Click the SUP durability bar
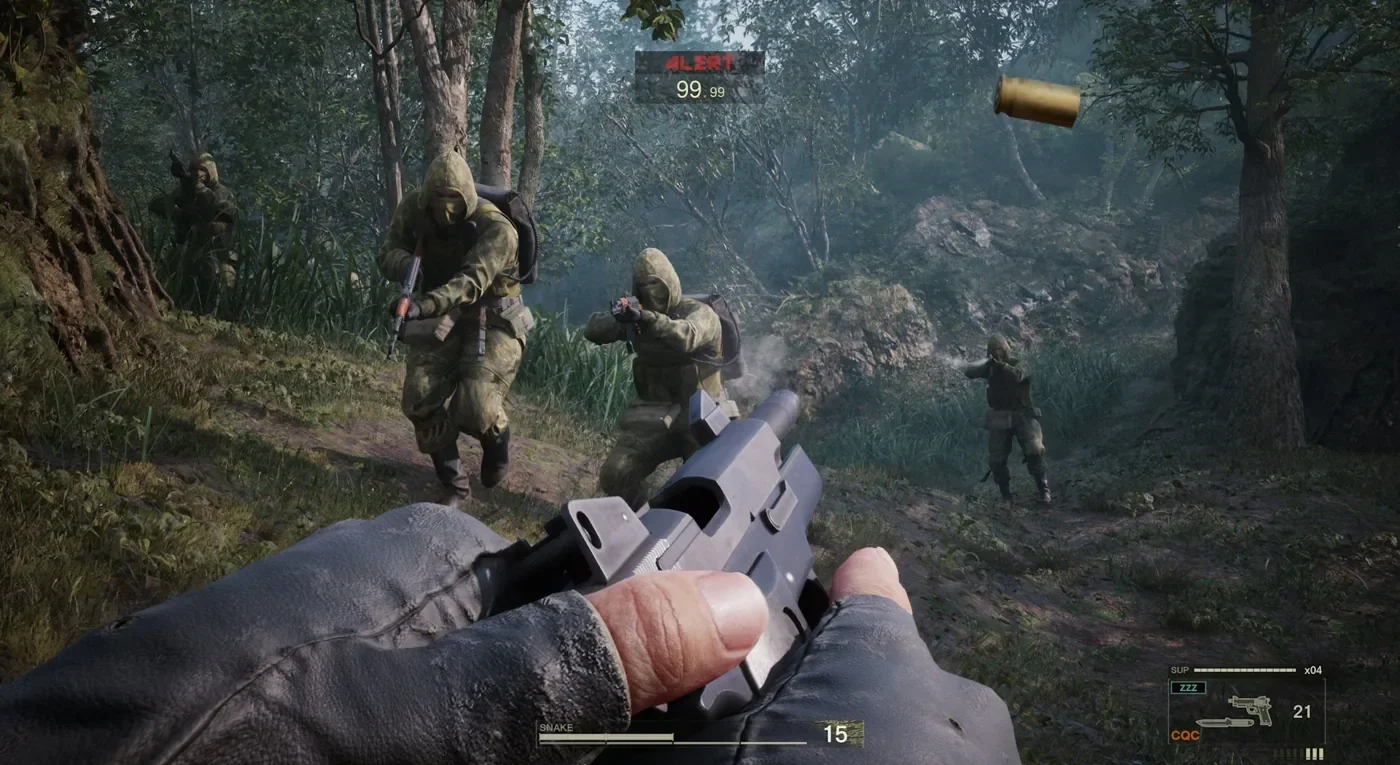Screen dimensions: 1400x765 (x=1245, y=669)
